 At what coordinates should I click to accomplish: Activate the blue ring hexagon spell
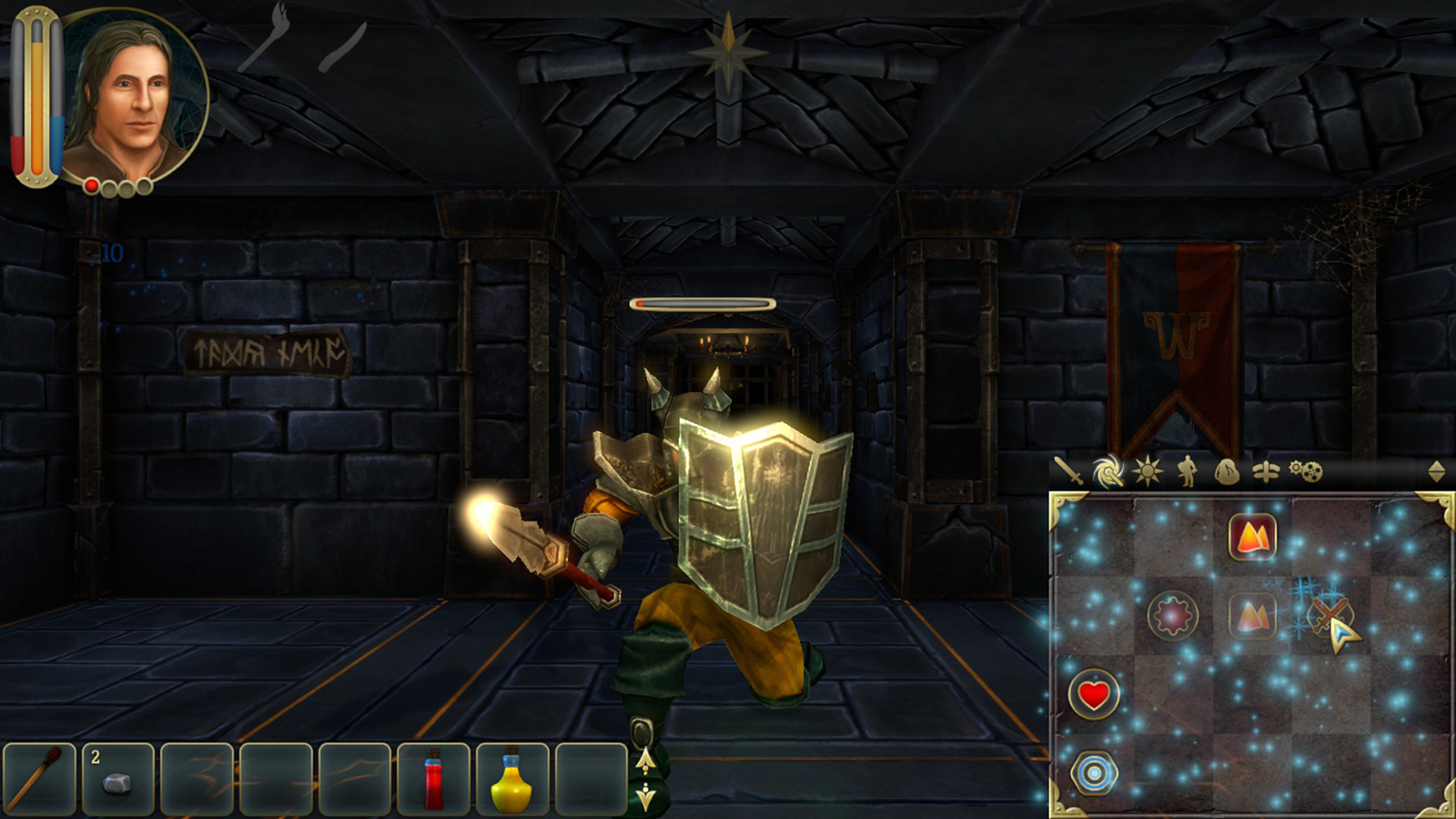pos(1094,773)
